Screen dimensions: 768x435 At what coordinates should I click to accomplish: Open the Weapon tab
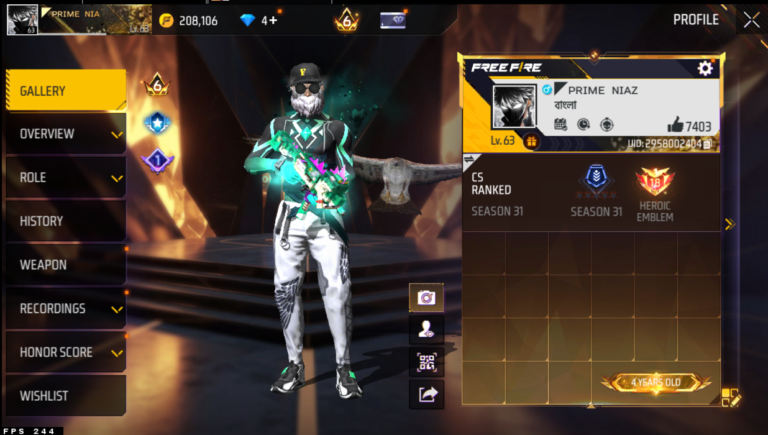[65, 265]
